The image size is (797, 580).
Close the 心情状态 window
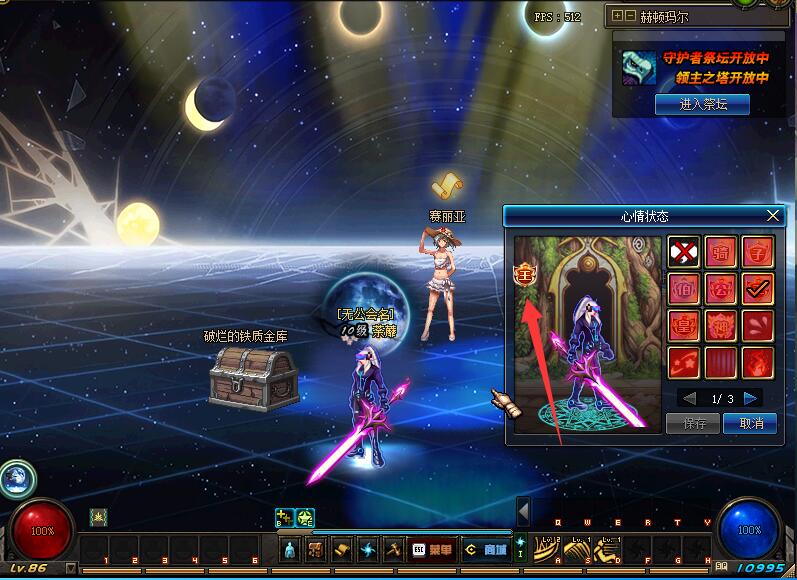point(772,216)
